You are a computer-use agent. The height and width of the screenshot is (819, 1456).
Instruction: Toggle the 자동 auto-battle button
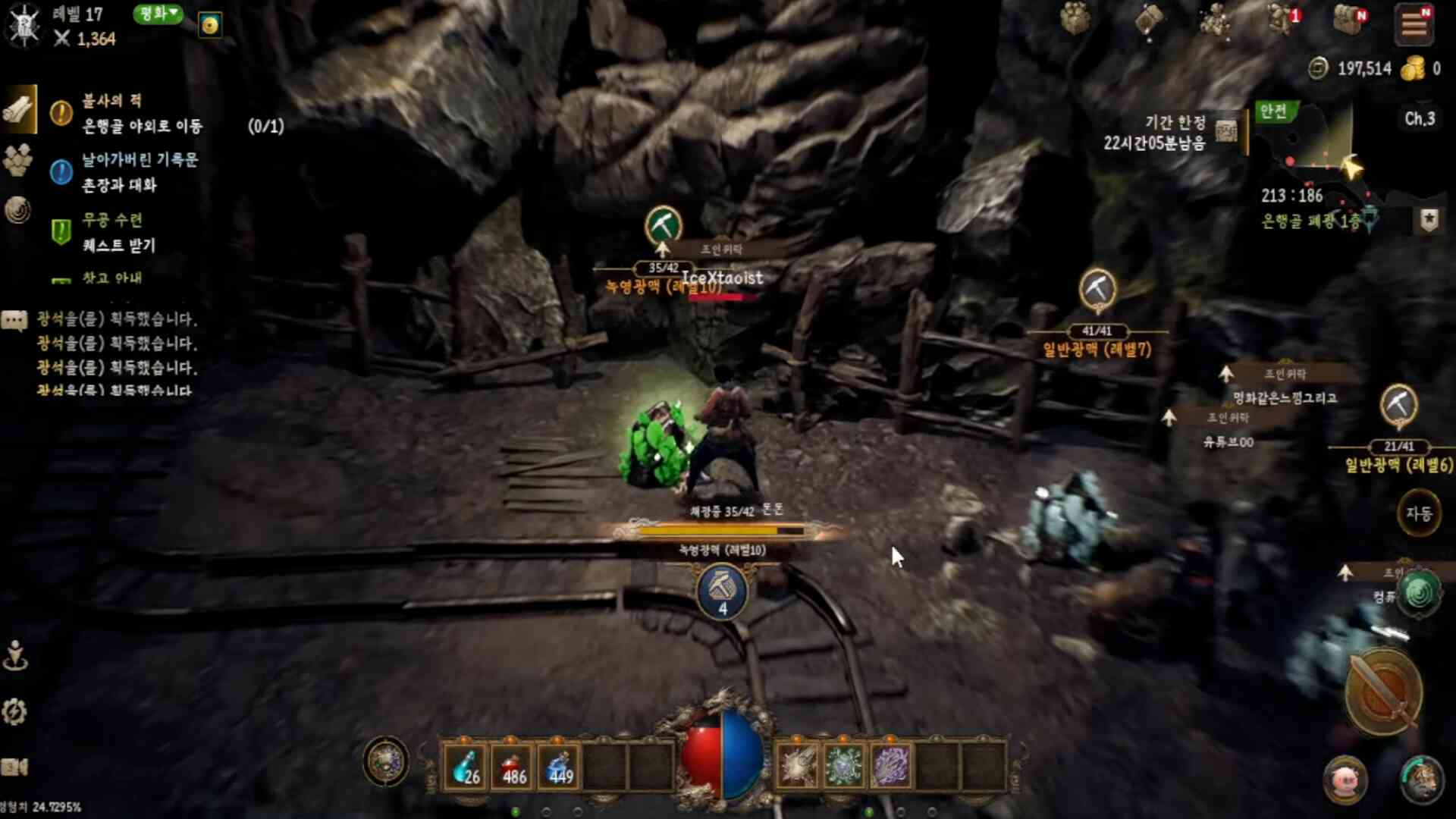[x=1419, y=513]
